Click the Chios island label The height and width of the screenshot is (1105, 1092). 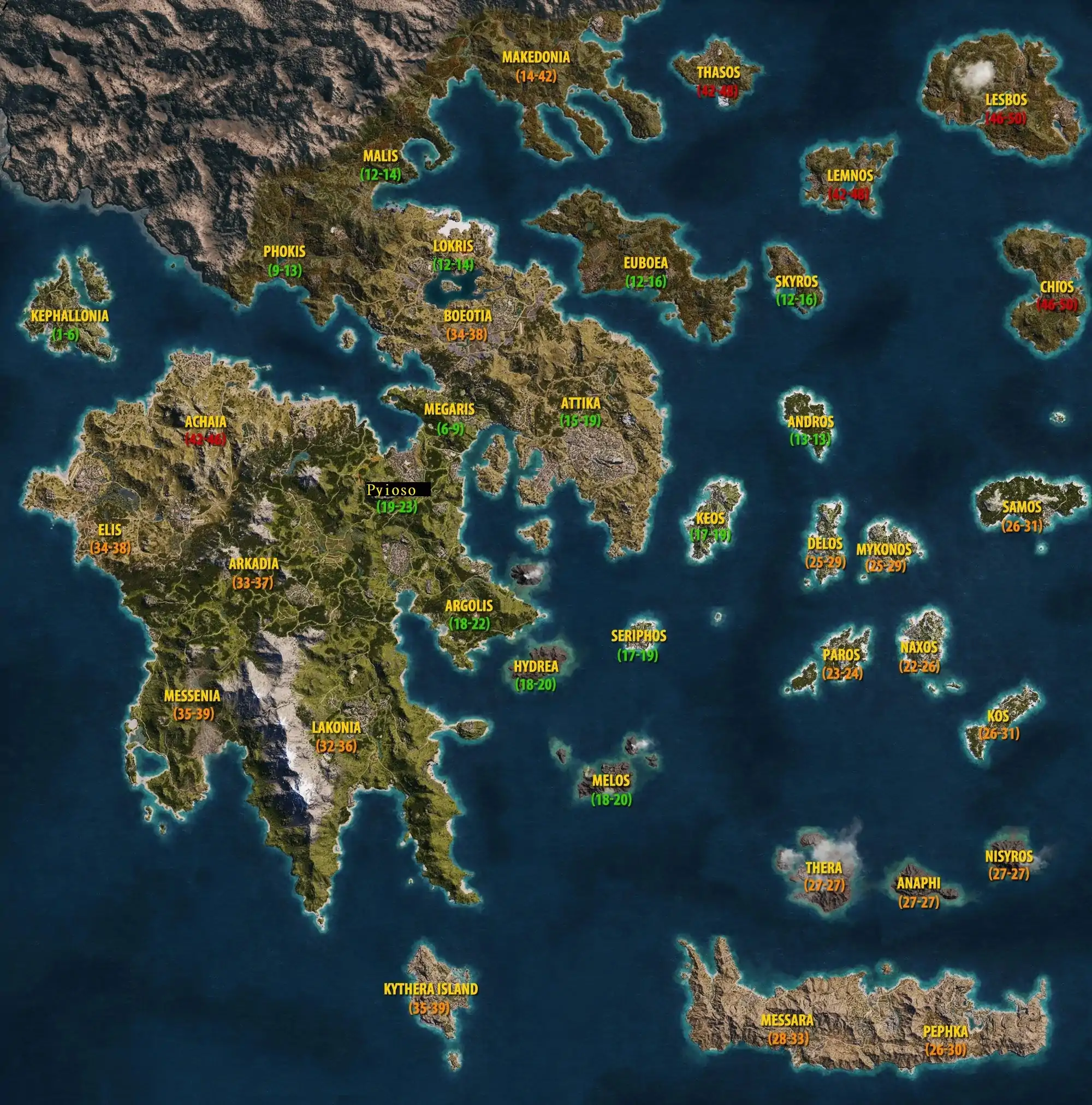(1057, 286)
